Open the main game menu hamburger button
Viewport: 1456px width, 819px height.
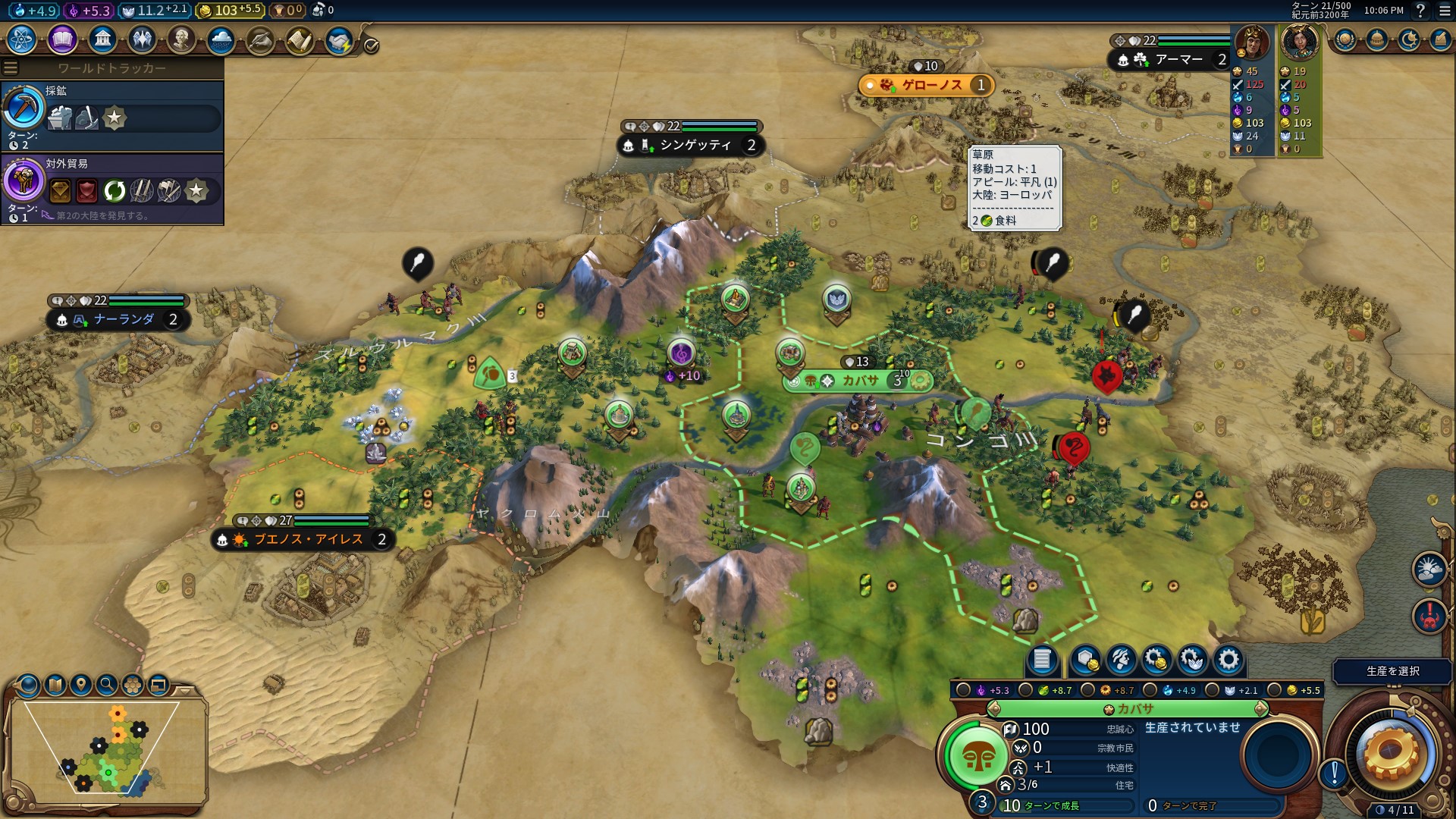[x=1445, y=11]
